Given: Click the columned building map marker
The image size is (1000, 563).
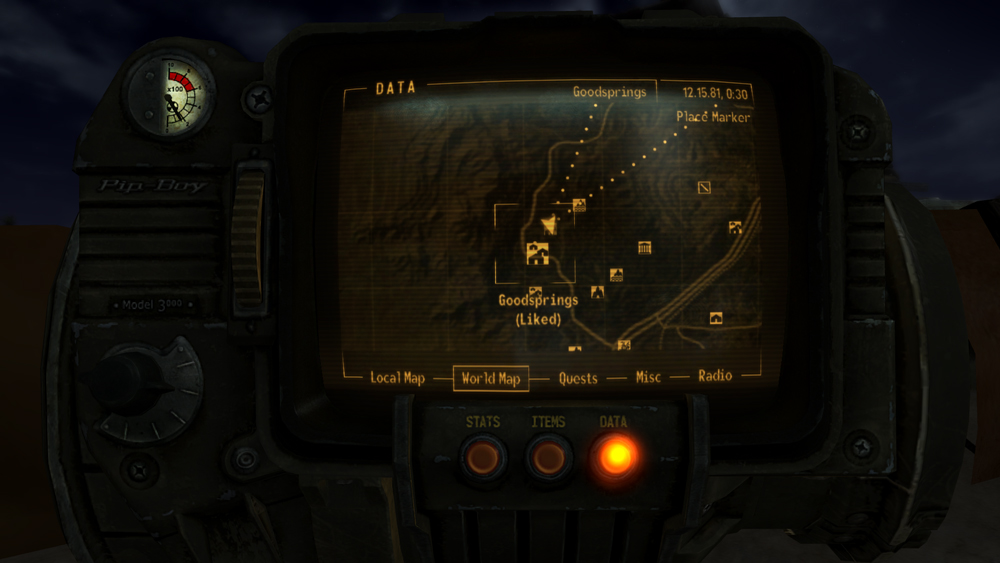Looking at the screenshot, I should [x=645, y=247].
